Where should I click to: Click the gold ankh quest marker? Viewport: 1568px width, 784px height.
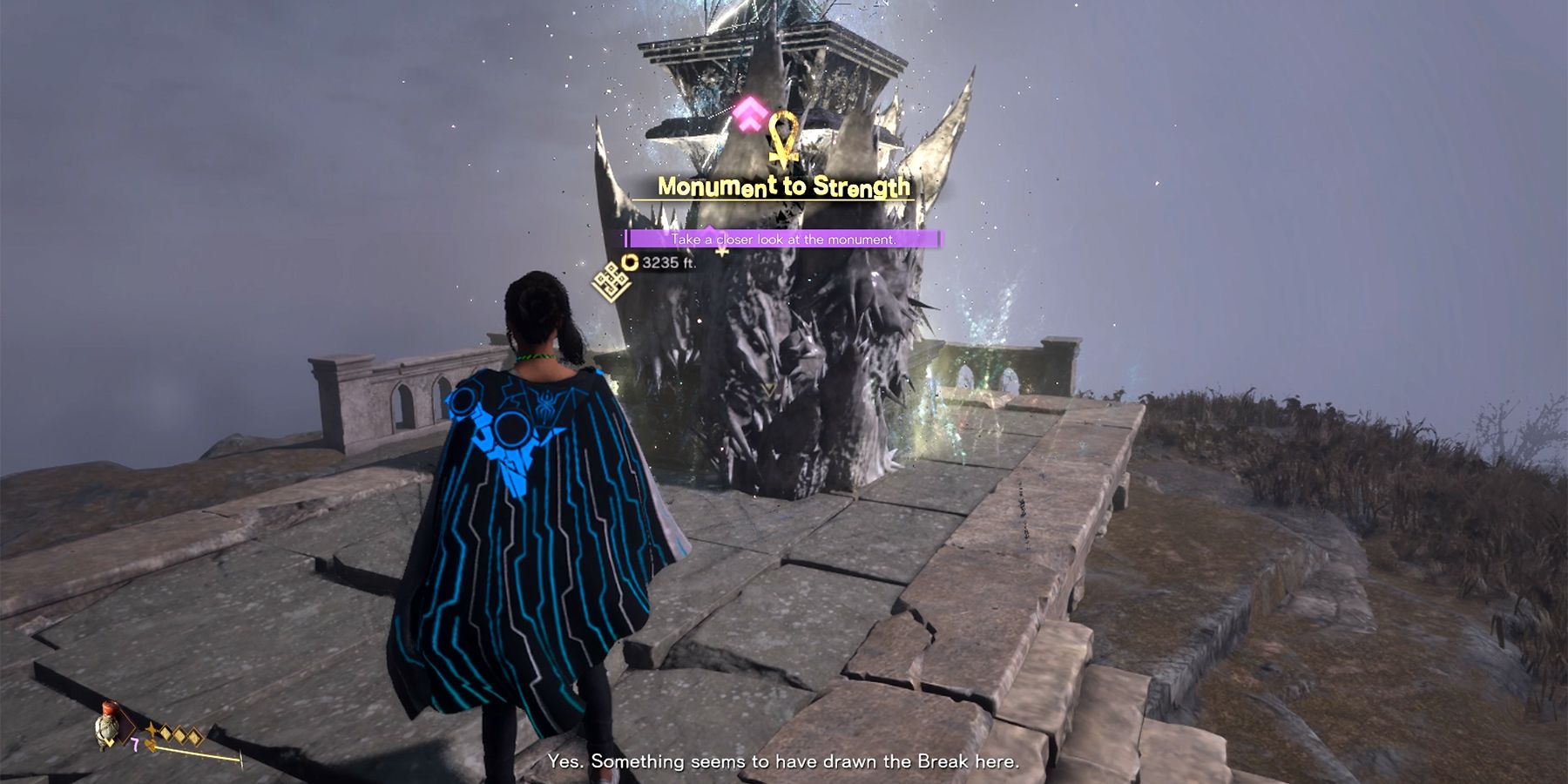tap(784, 138)
